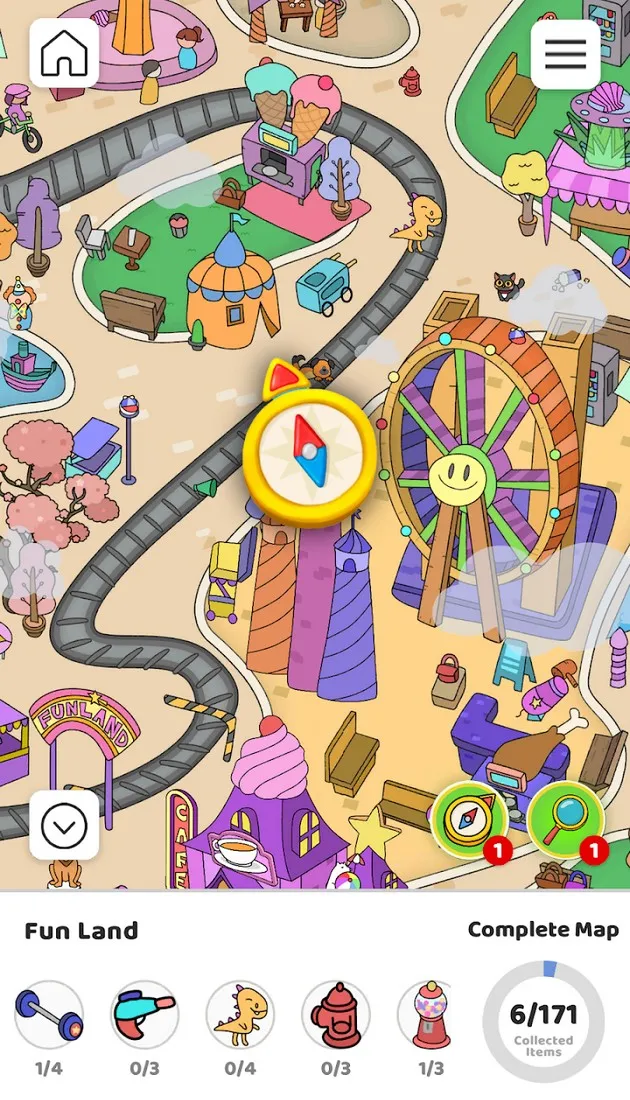Collapse the item panel with the down arrow
The width and height of the screenshot is (630, 1100).
64,825
